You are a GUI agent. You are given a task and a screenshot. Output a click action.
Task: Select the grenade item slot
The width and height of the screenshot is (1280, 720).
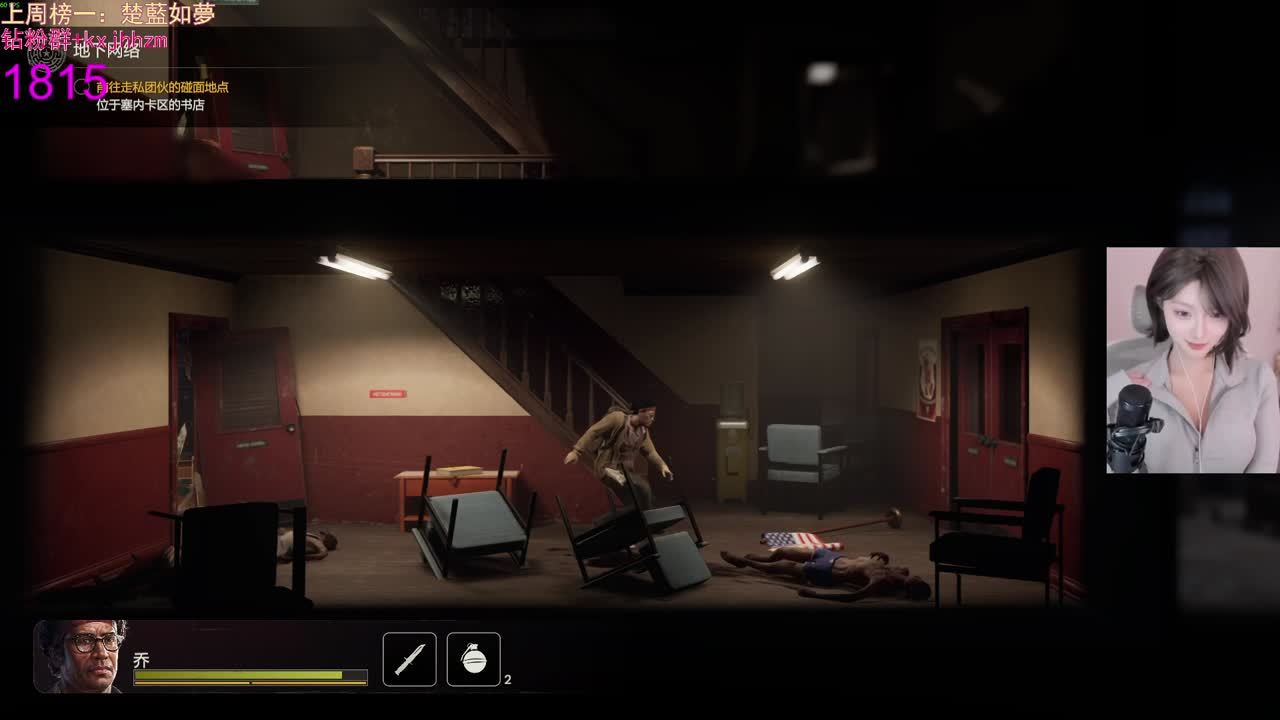click(473, 660)
